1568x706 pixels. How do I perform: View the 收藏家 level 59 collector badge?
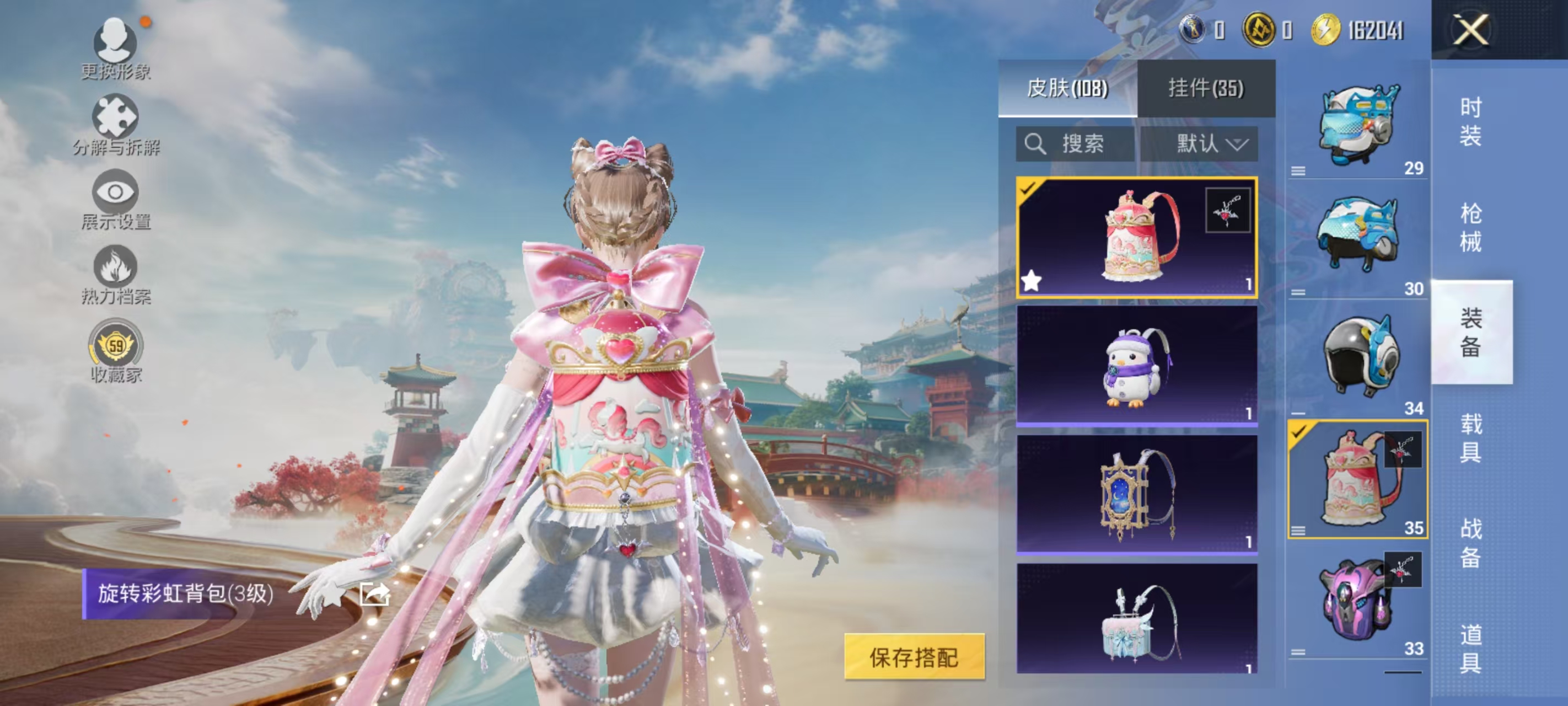(116, 345)
